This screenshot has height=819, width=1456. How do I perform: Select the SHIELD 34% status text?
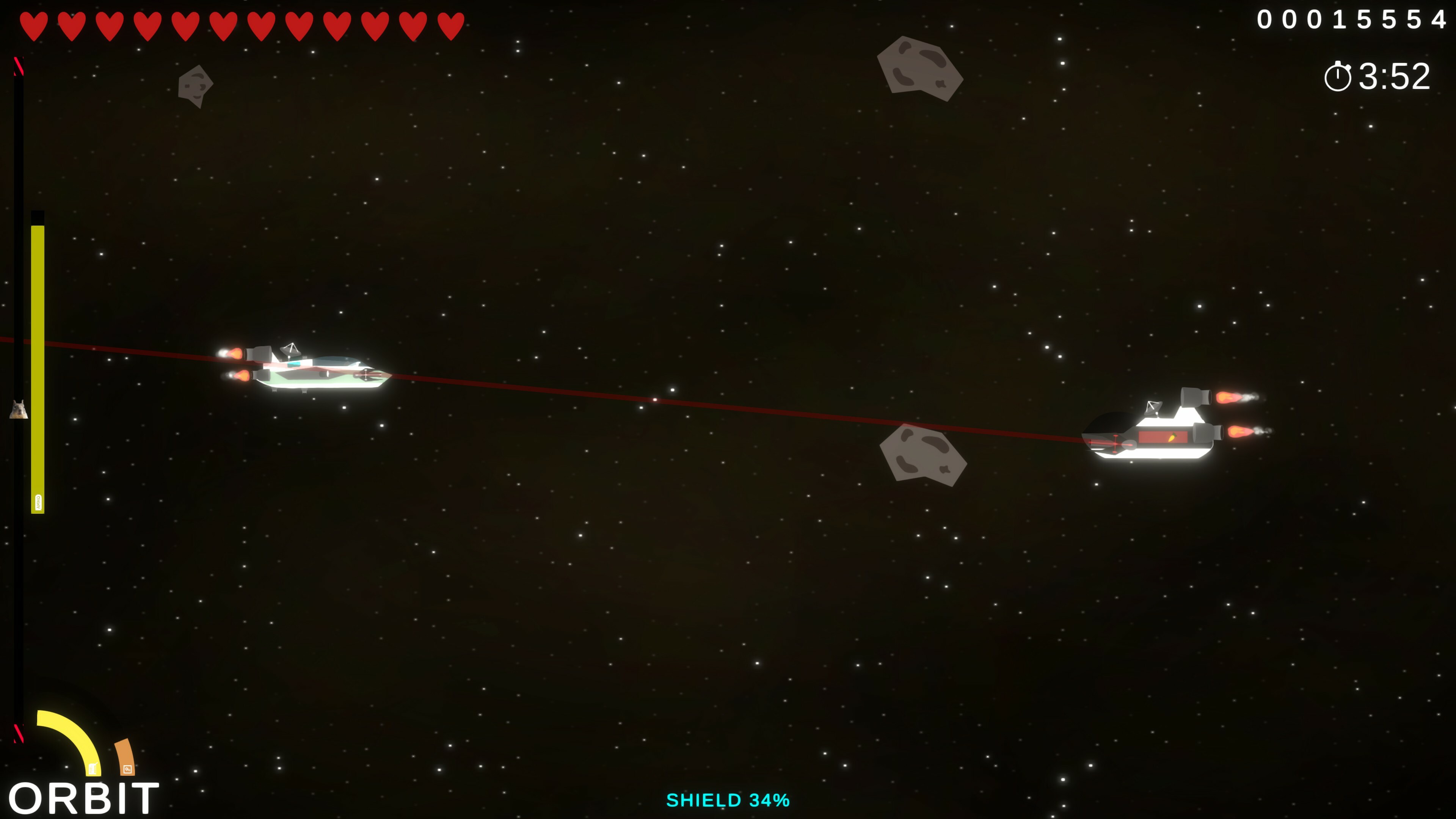tap(728, 800)
